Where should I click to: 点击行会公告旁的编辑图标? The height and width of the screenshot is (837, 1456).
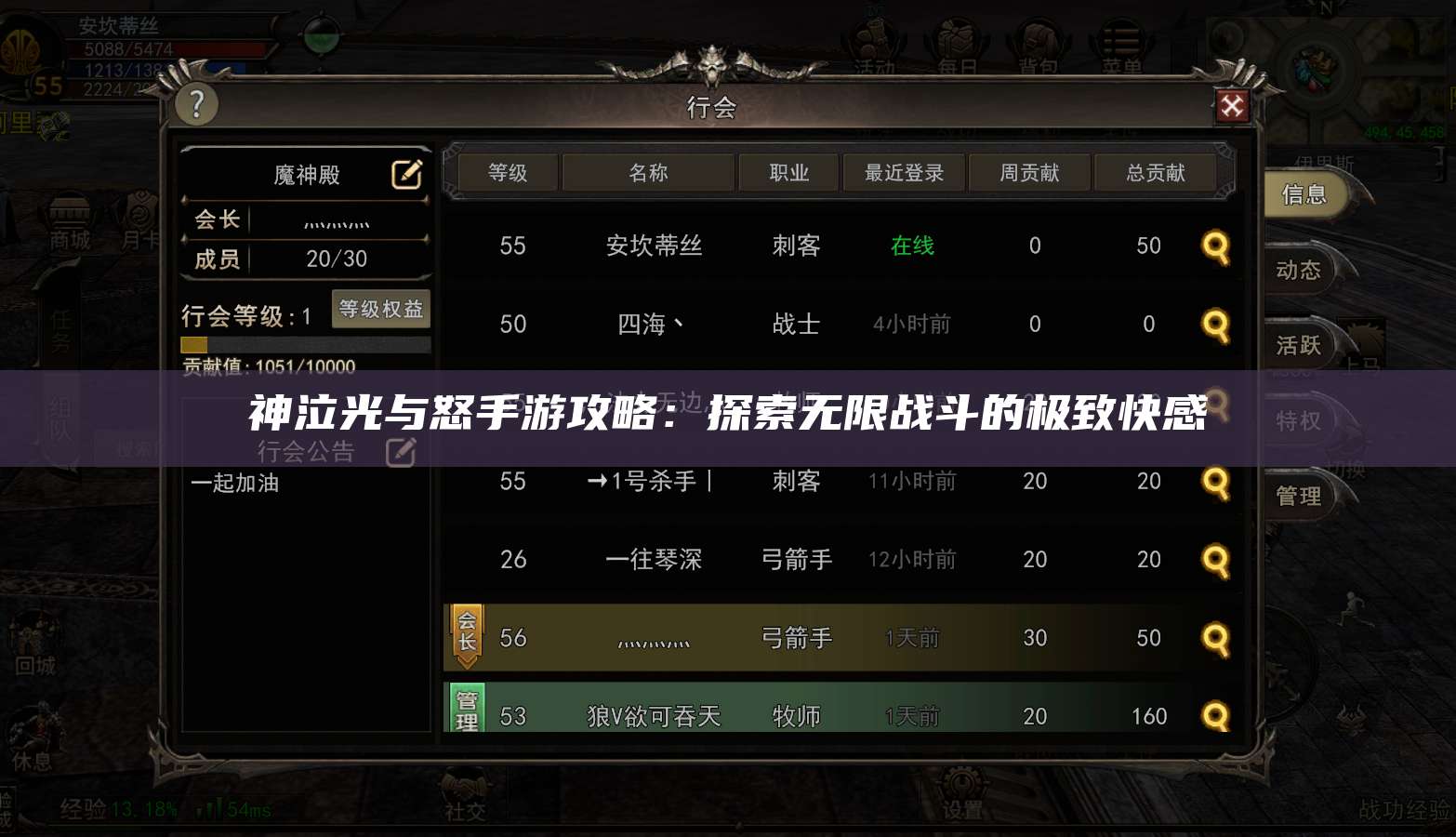(x=400, y=451)
